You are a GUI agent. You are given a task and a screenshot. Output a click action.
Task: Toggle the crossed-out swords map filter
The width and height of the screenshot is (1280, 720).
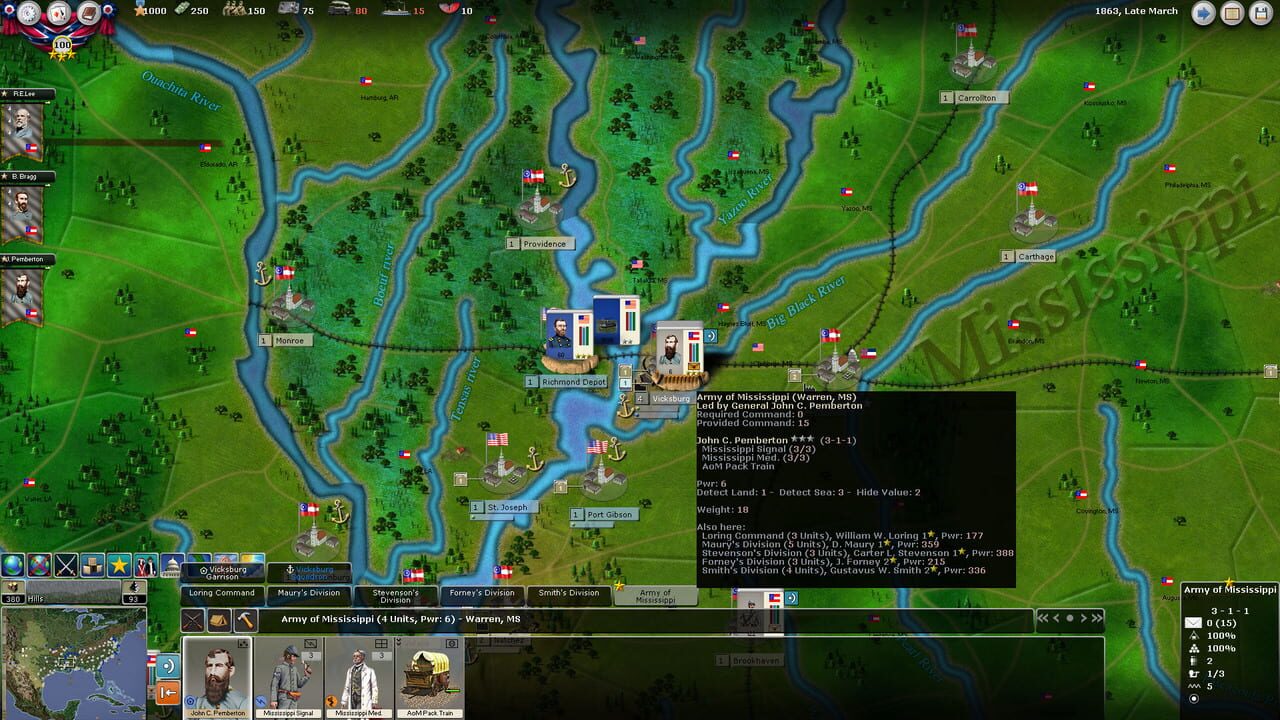click(x=37, y=566)
